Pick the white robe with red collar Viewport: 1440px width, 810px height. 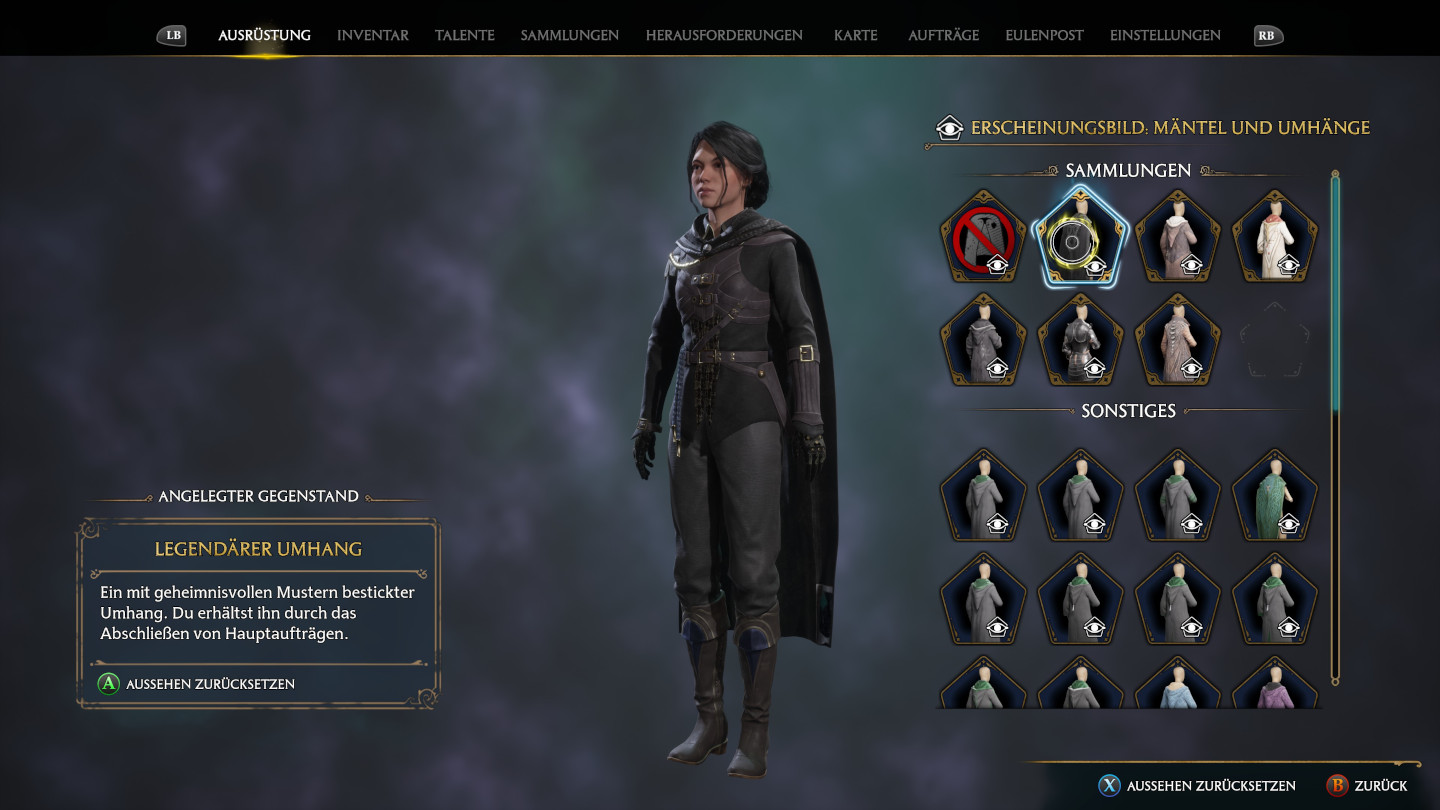pos(1275,238)
